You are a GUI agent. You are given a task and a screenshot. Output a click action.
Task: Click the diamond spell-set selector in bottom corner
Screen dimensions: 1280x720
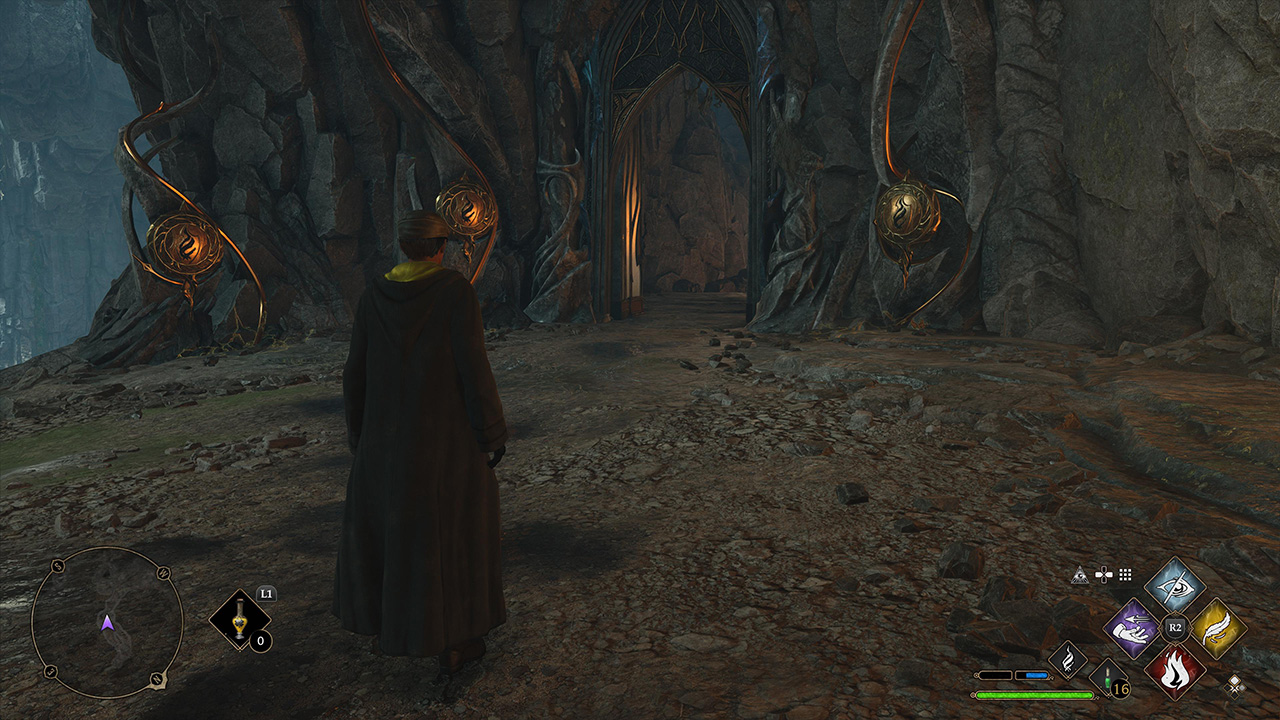[x=1235, y=688]
